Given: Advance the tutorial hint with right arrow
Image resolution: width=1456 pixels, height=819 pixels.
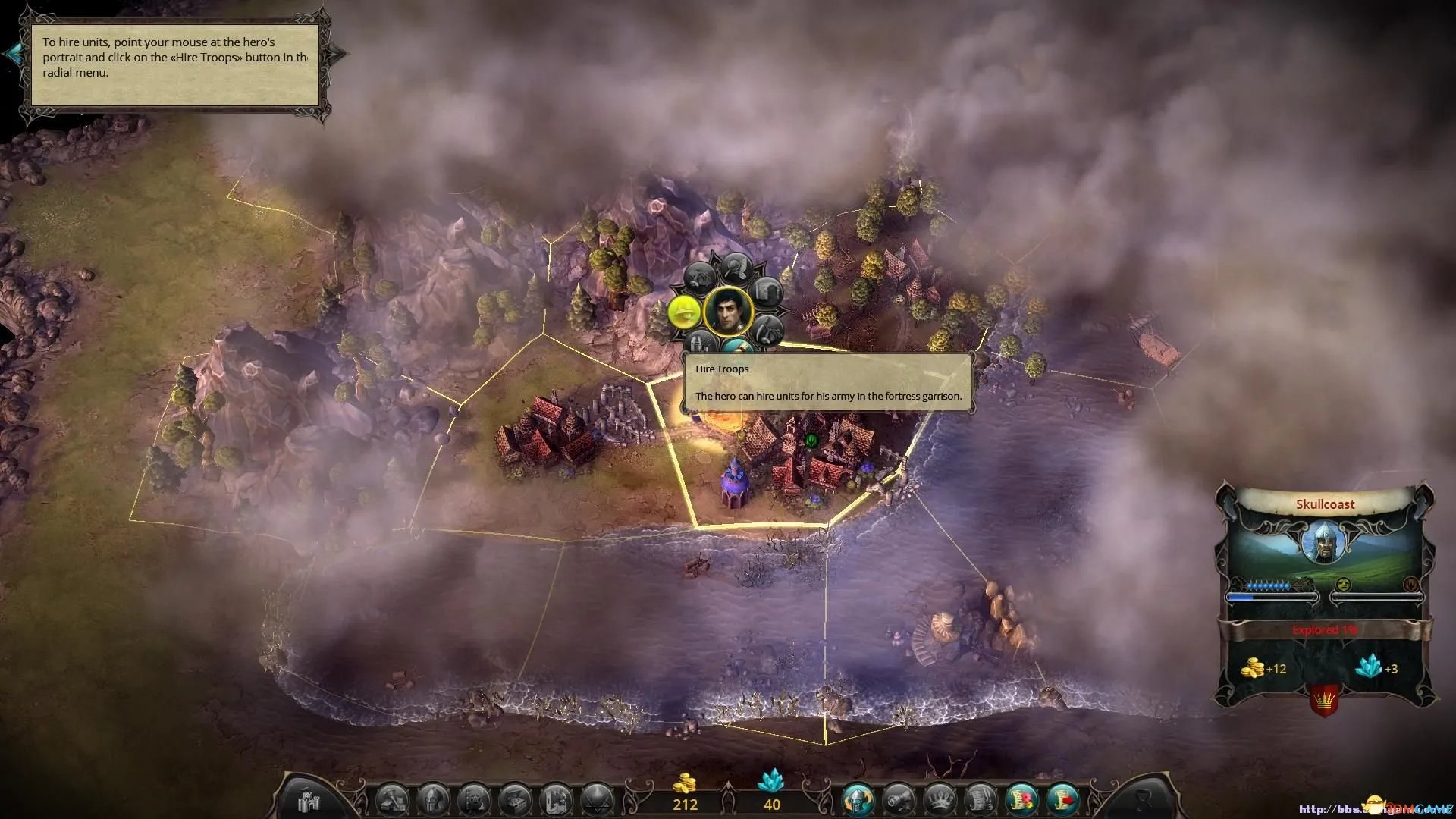Looking at the screenshot, I should point(338,53).
